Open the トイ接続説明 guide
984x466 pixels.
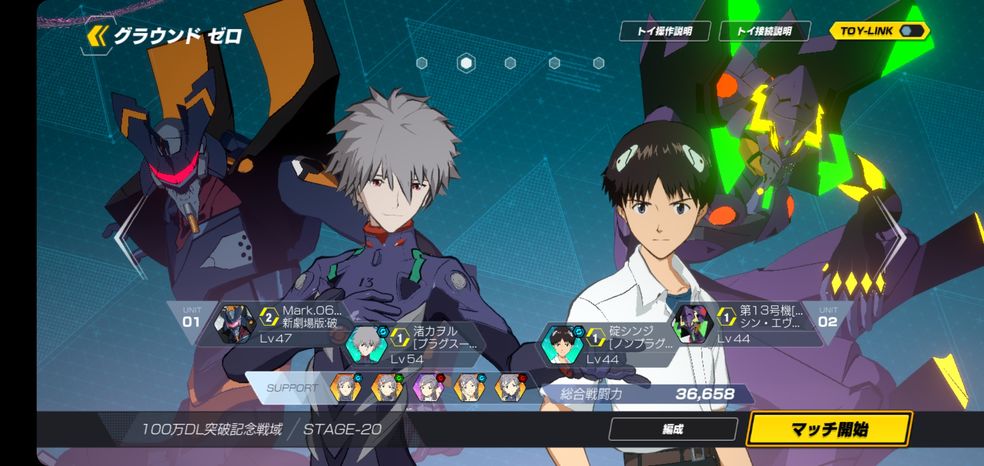(764, 31)
